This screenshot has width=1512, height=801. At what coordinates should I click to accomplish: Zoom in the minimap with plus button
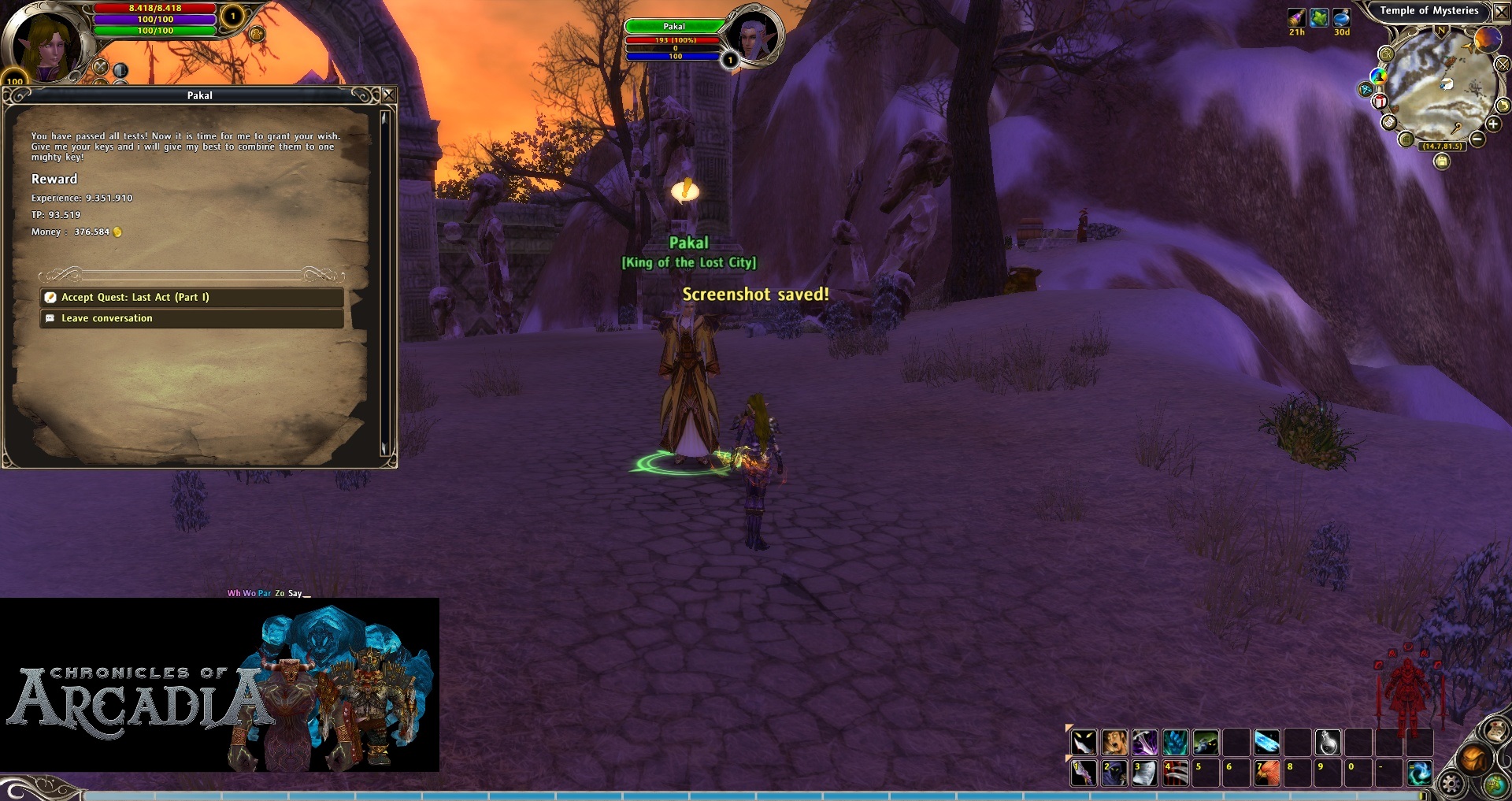[x=1492, y=124]
